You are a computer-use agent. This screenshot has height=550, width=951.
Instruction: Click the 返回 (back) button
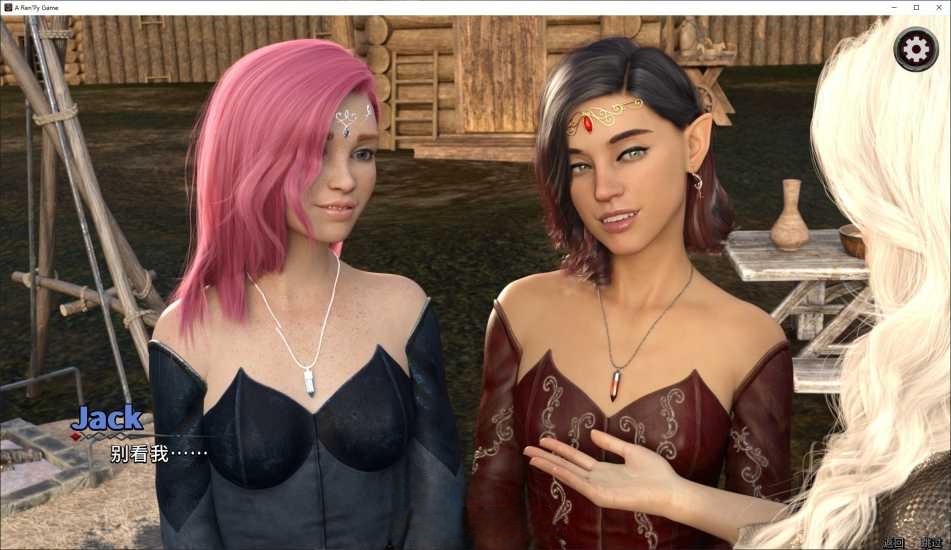click(893, 543)
